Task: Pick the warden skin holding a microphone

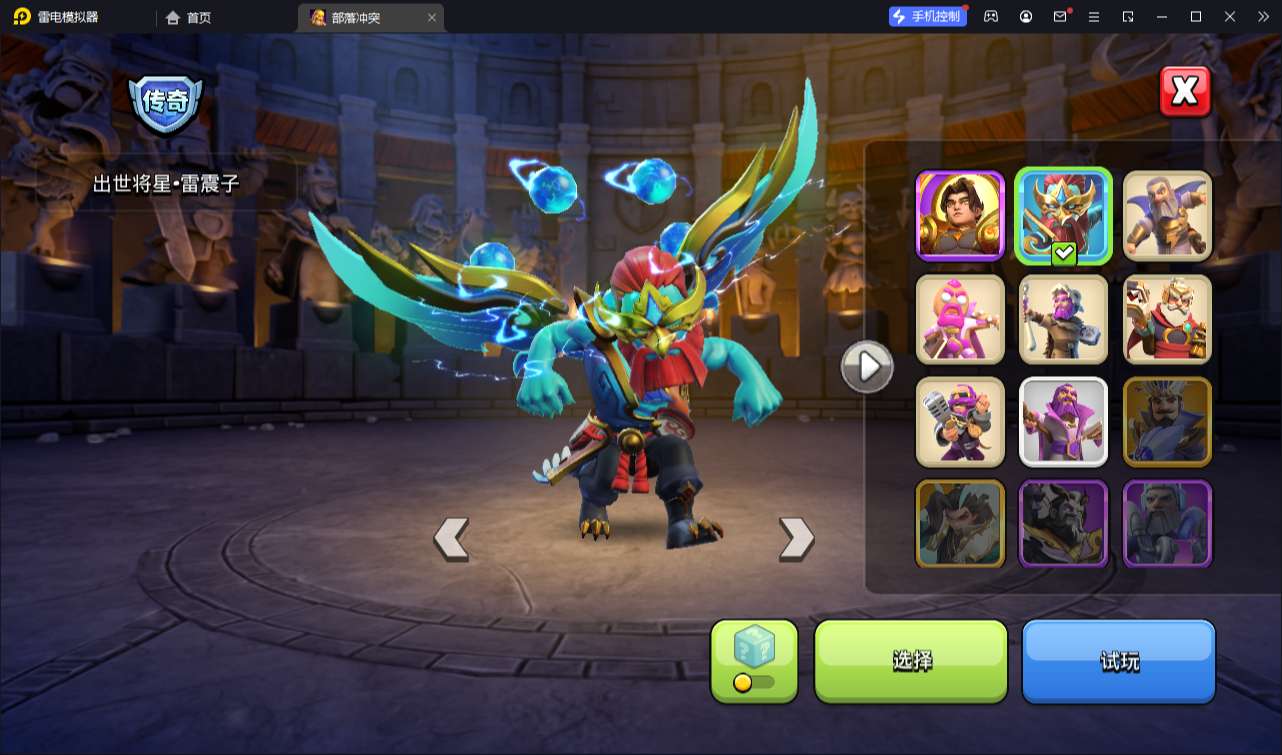Action: pyautogui.click(x=960, y=422)
